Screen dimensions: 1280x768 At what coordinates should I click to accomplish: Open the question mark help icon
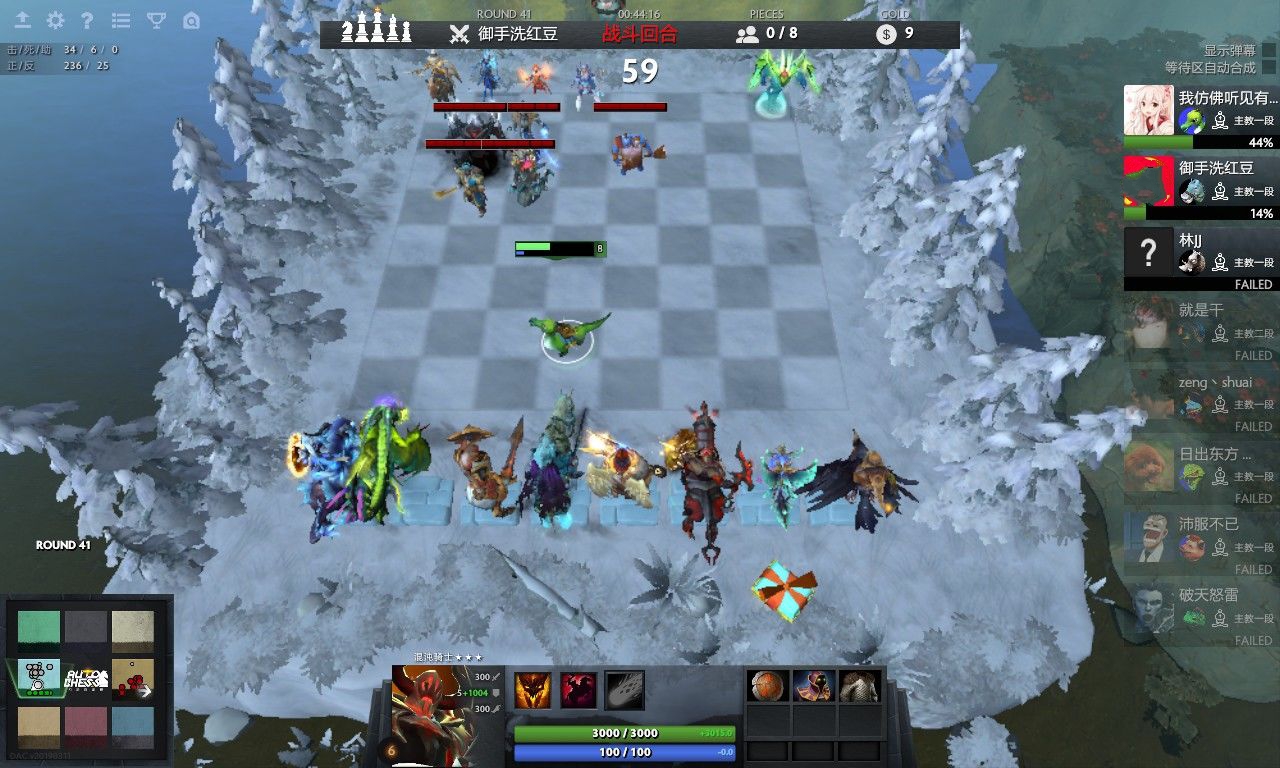(87, 20)
